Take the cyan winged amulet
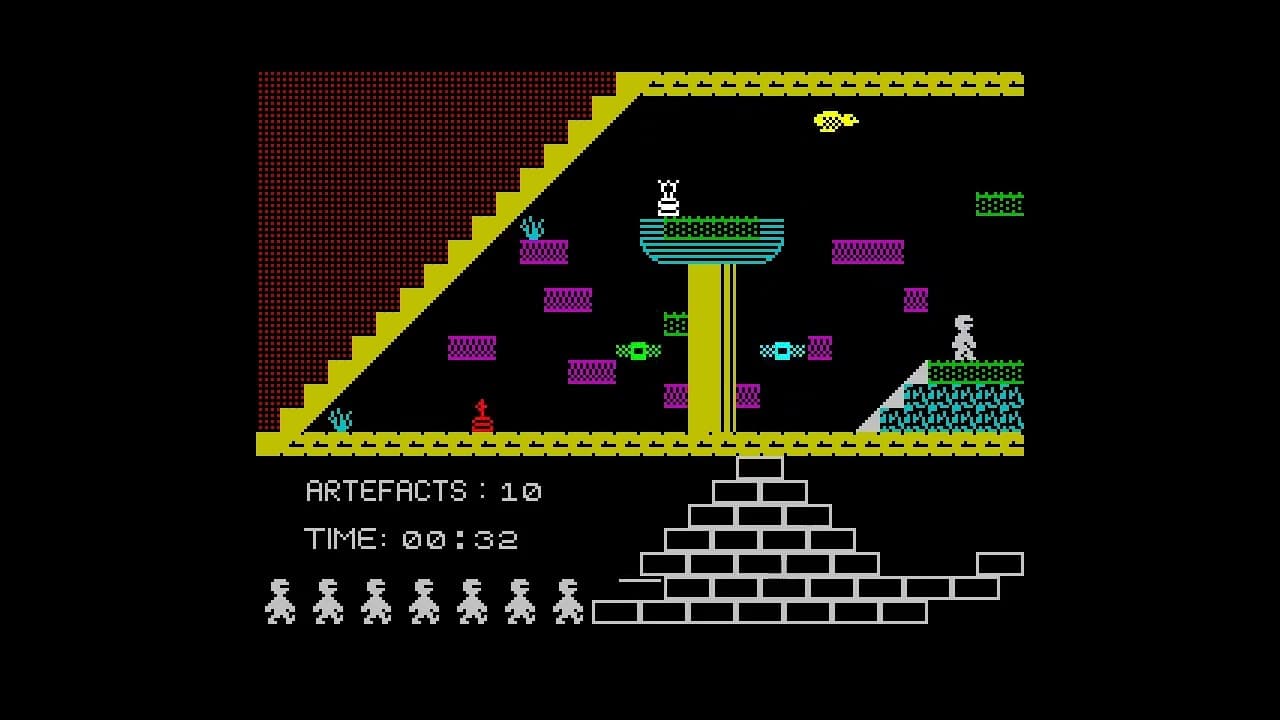The image size is (1280, 720). point(781,350)
